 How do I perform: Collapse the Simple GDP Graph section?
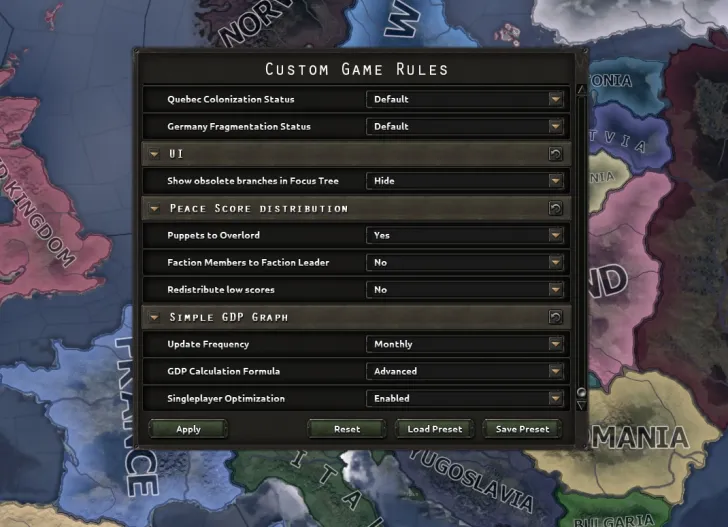coord(154,317)
